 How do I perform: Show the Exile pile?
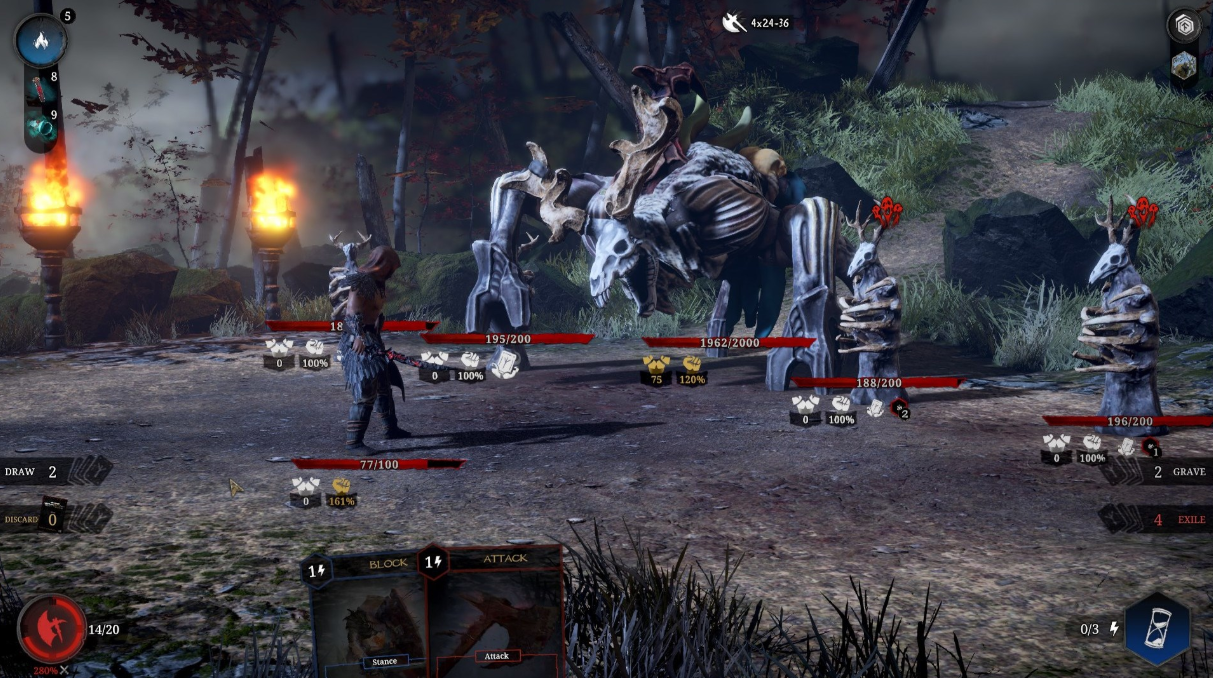click(1156, 519)
